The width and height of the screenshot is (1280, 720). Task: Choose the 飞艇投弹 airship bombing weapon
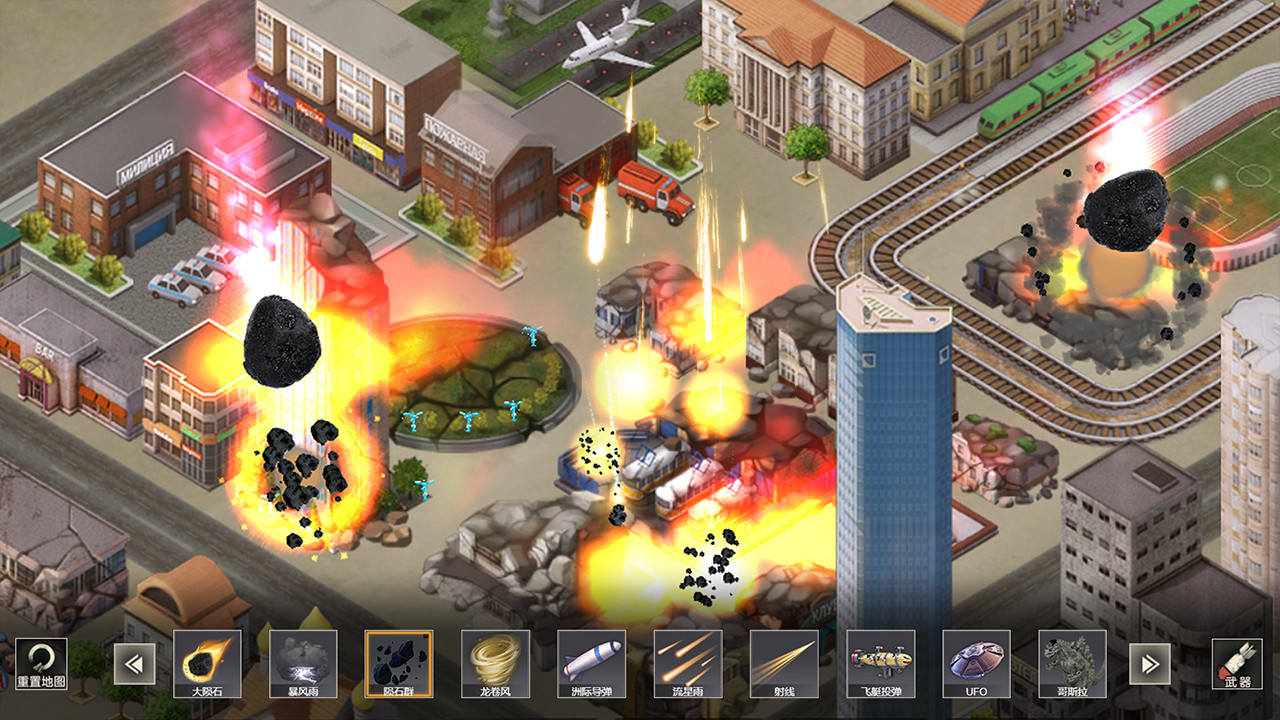point(880,663)
